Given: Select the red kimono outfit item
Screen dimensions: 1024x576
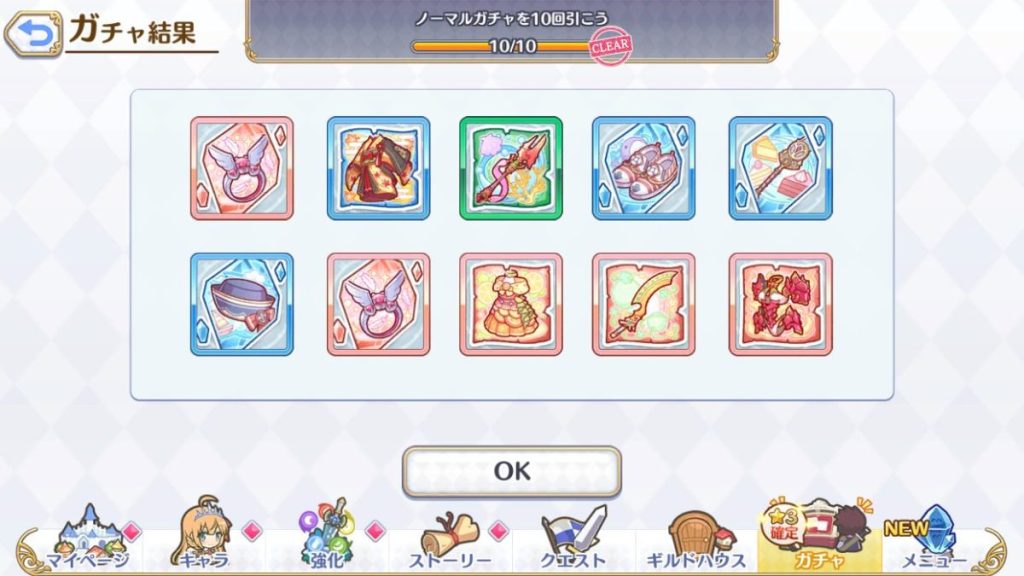Looking at the screenshot, I should pyautogui.click(x=378, y=168).
